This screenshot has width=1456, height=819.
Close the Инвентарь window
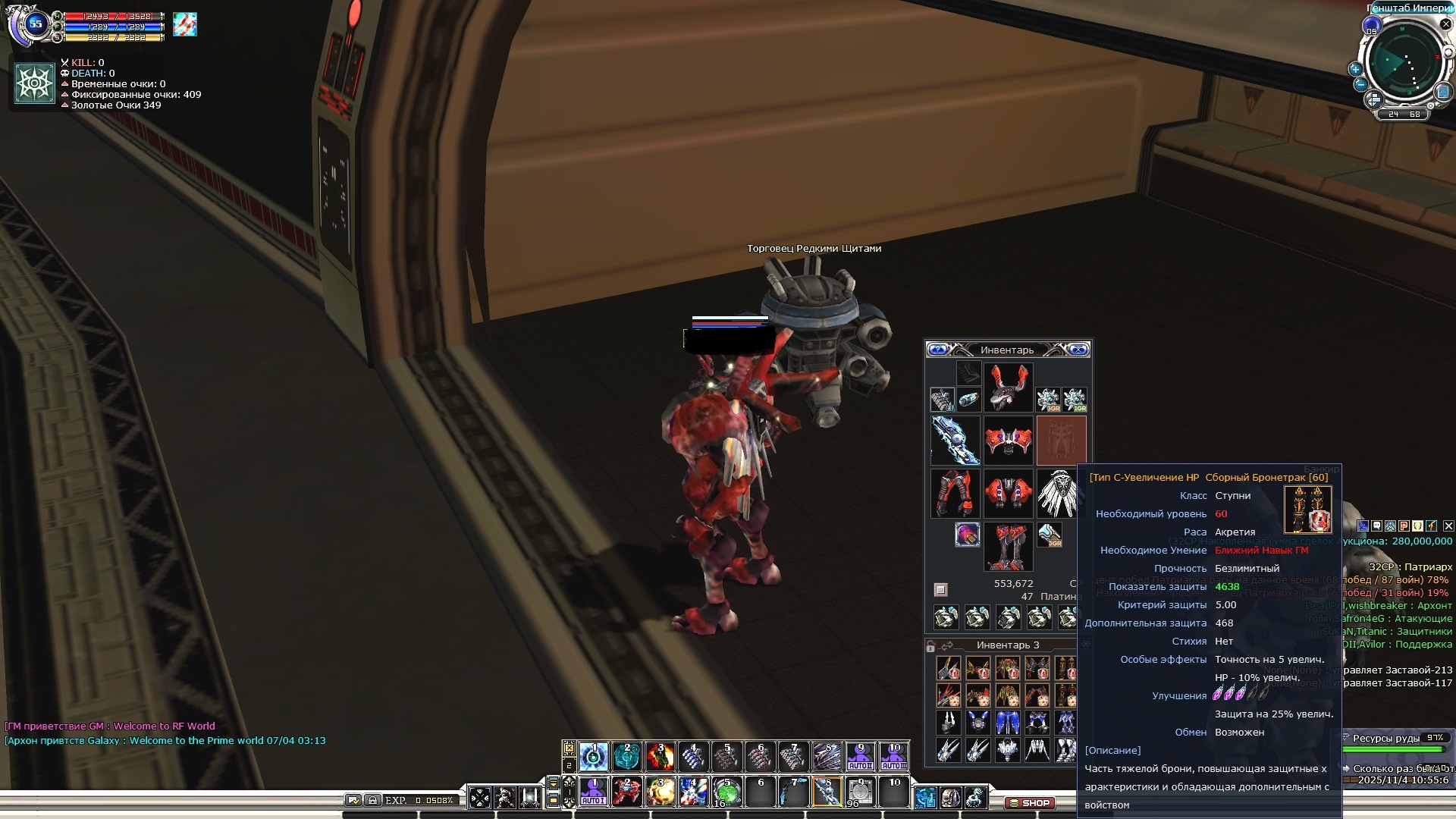point(1078,350)
